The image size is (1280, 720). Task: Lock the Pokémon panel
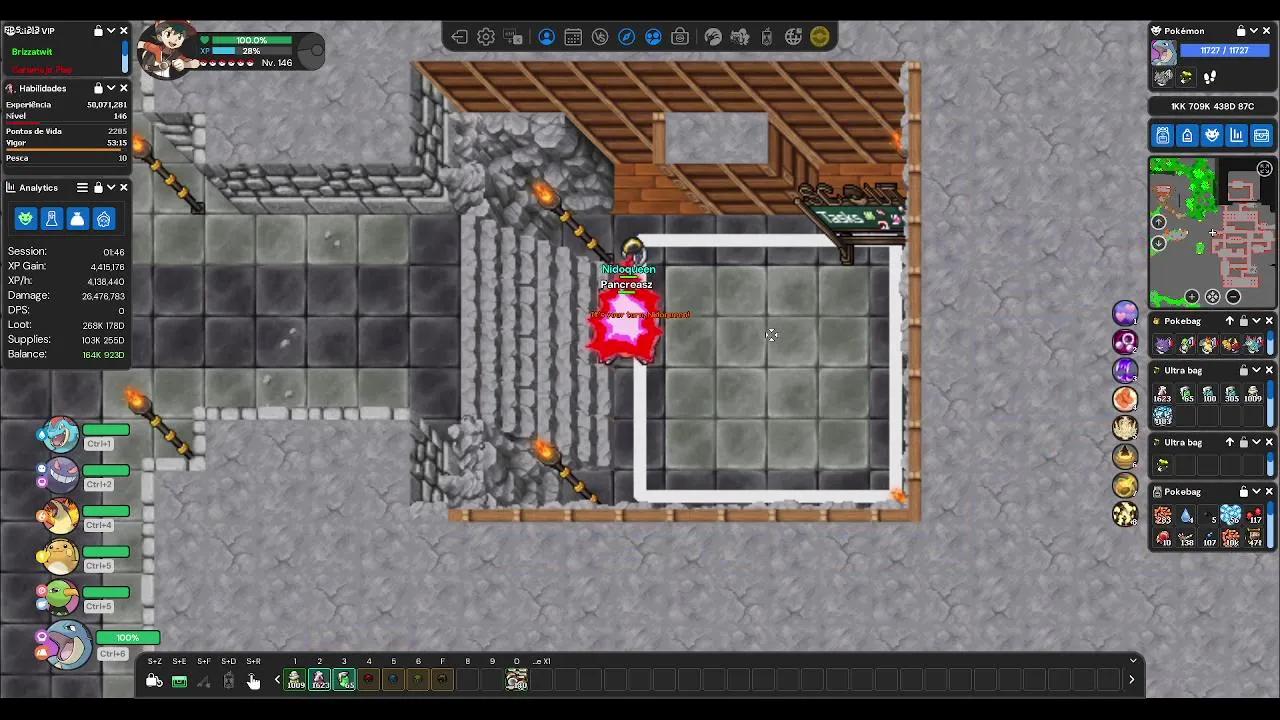(x=1240, y=30)
